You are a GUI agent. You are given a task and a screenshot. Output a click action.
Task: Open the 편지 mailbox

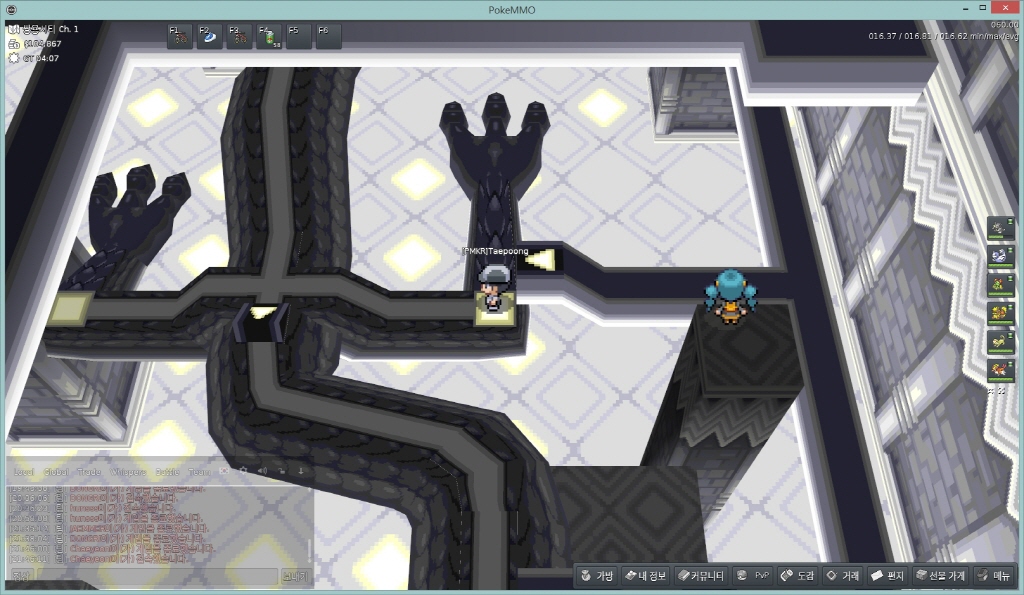point(887,576)
